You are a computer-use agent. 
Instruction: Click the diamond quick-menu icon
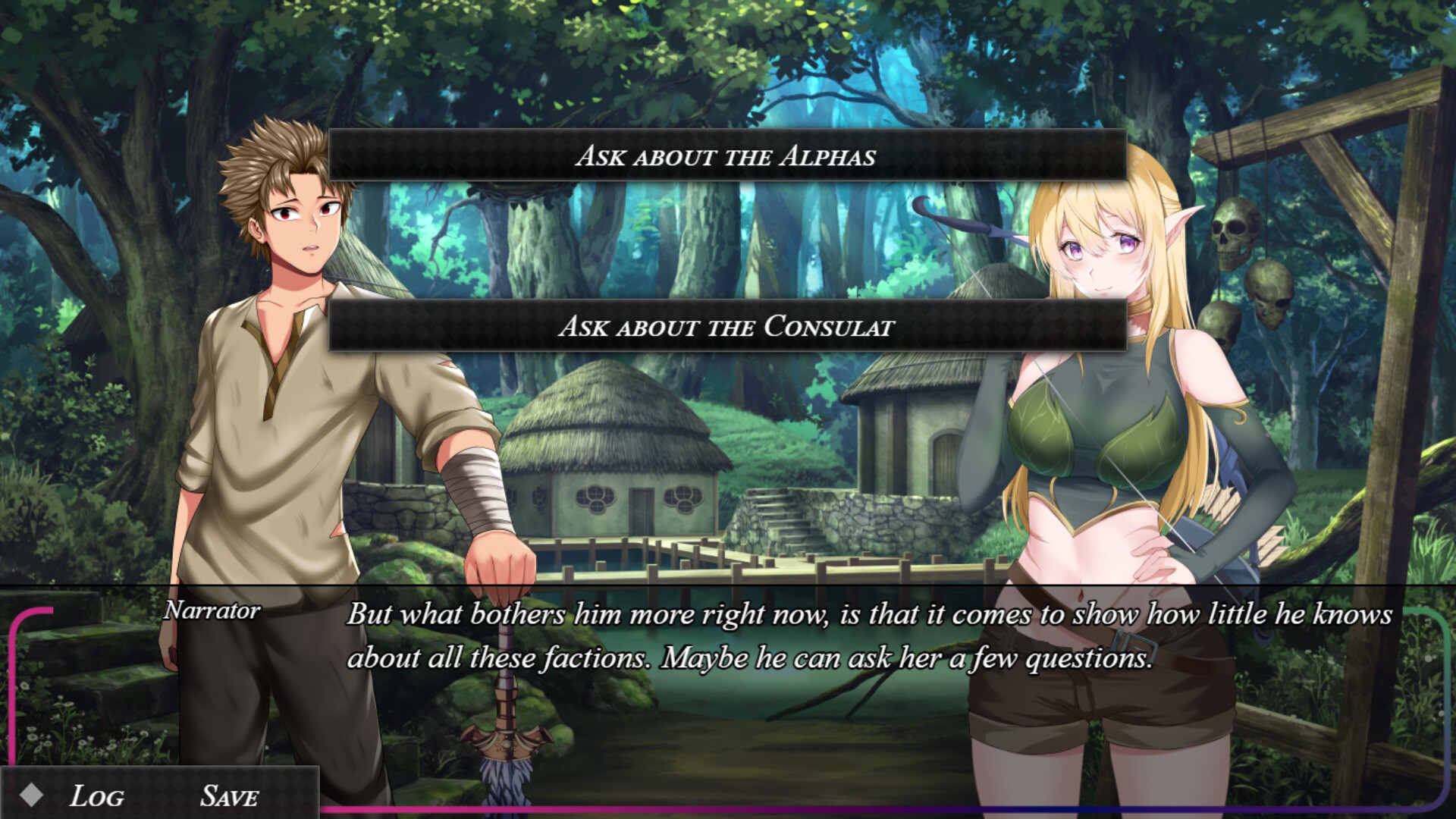pyautogui.click(x=31, y=795)
